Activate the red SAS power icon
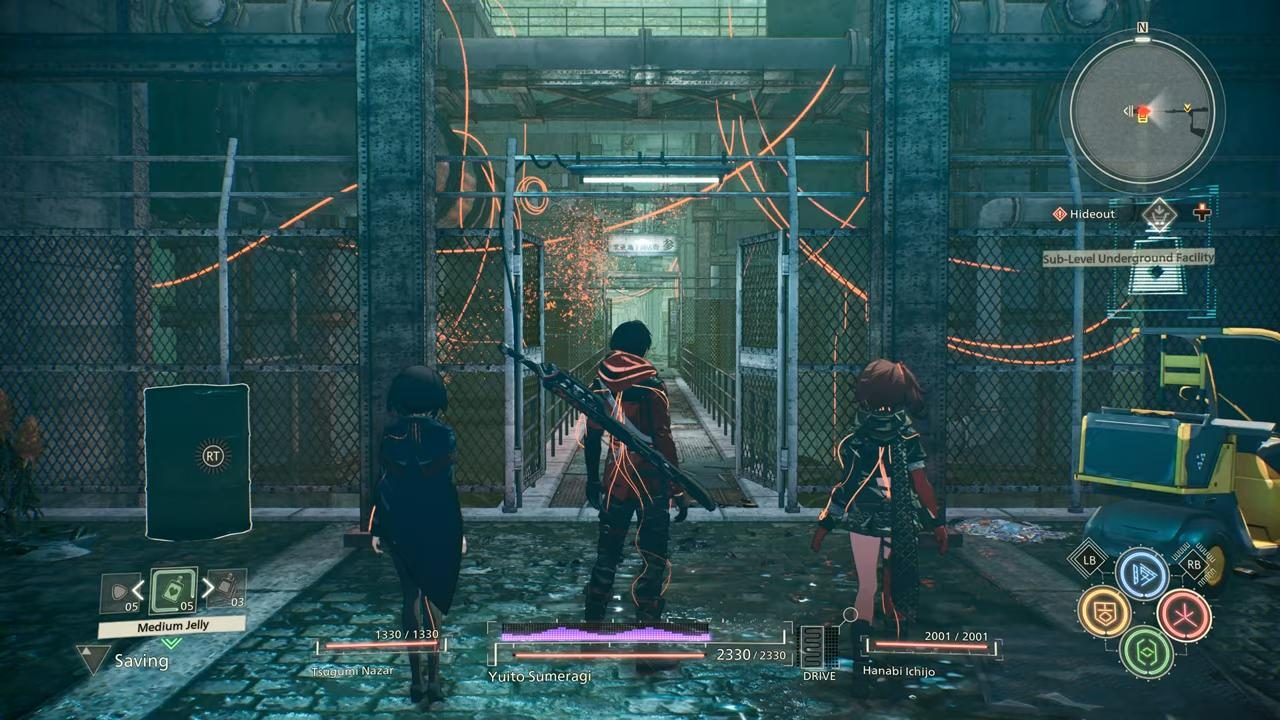Image resolution: width=1280 pixels, height=720 pixels. click(1184, 616)
